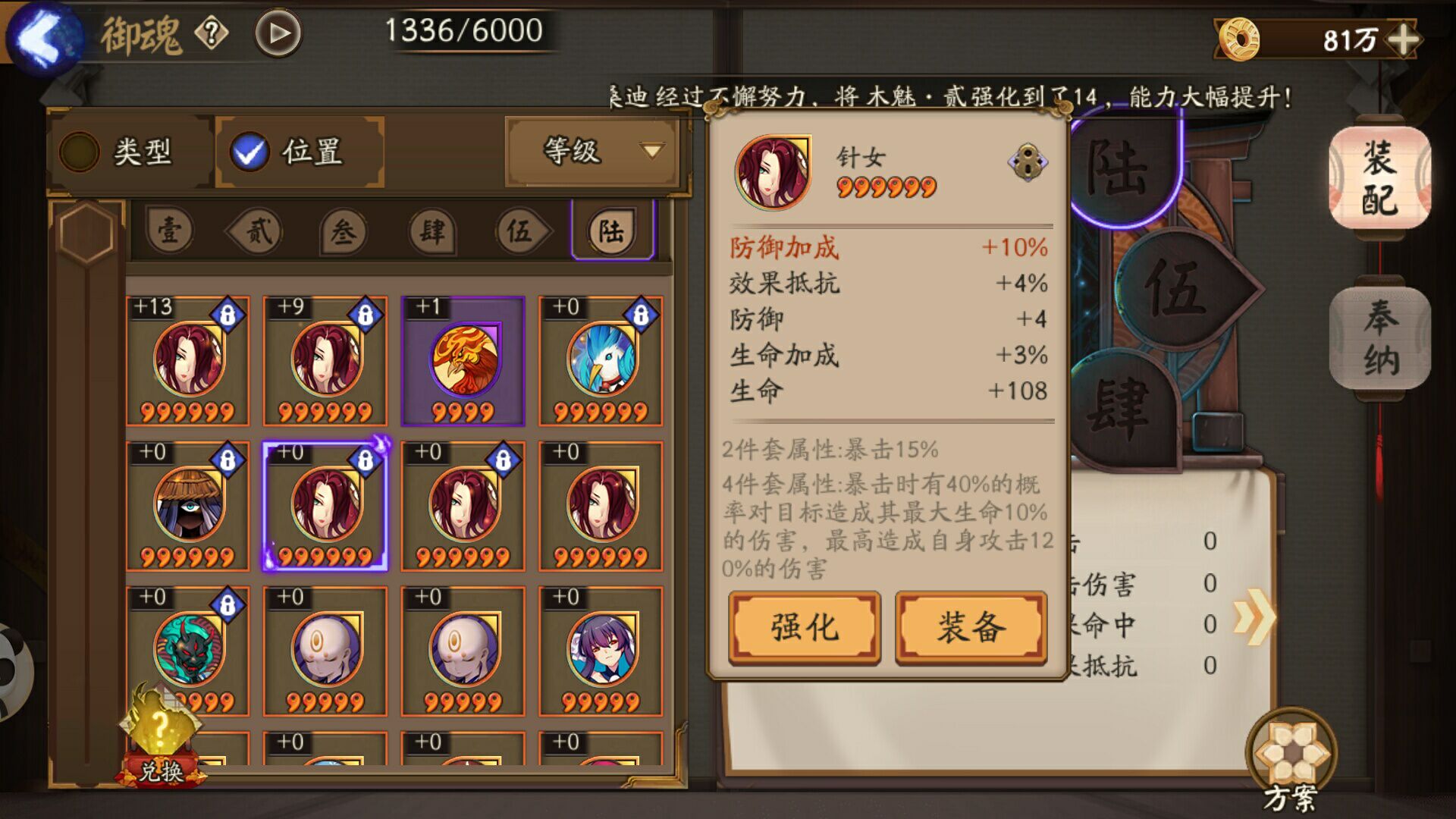1456x819 pixels.
Task: Click the round play icon next to 御魂
Action: click(x=278, y=33)
